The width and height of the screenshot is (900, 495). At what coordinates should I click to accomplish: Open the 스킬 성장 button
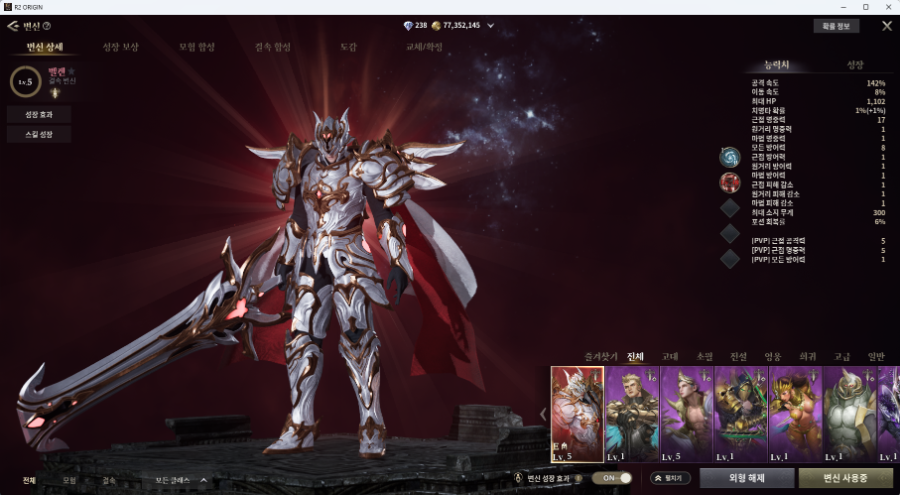pyautogui.click(x=38, y=134)
